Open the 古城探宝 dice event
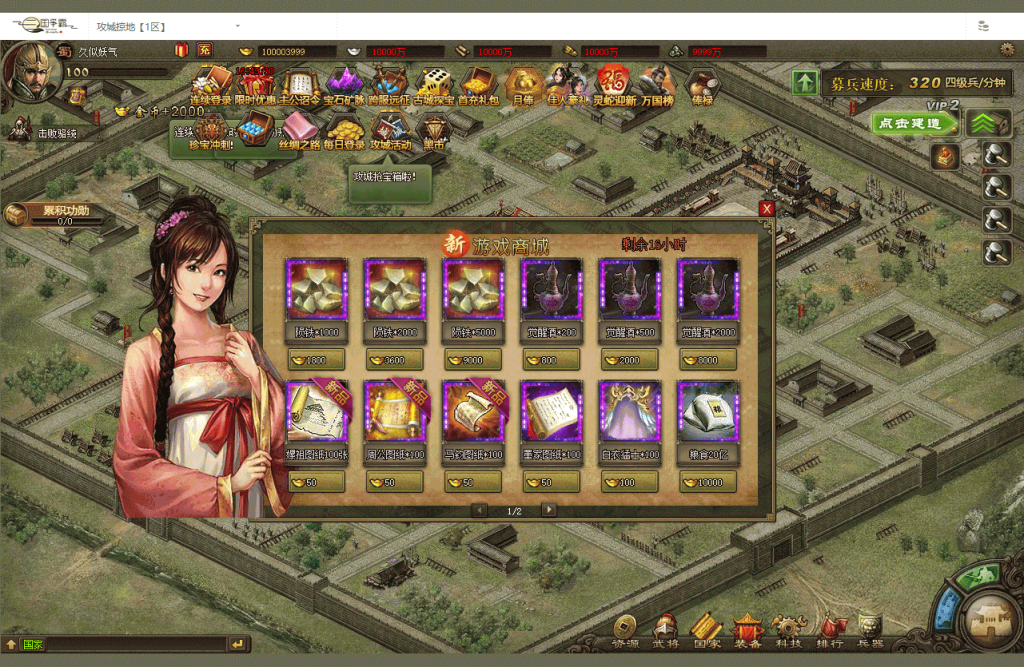The image size is (1024, 667). pos(433,84)
